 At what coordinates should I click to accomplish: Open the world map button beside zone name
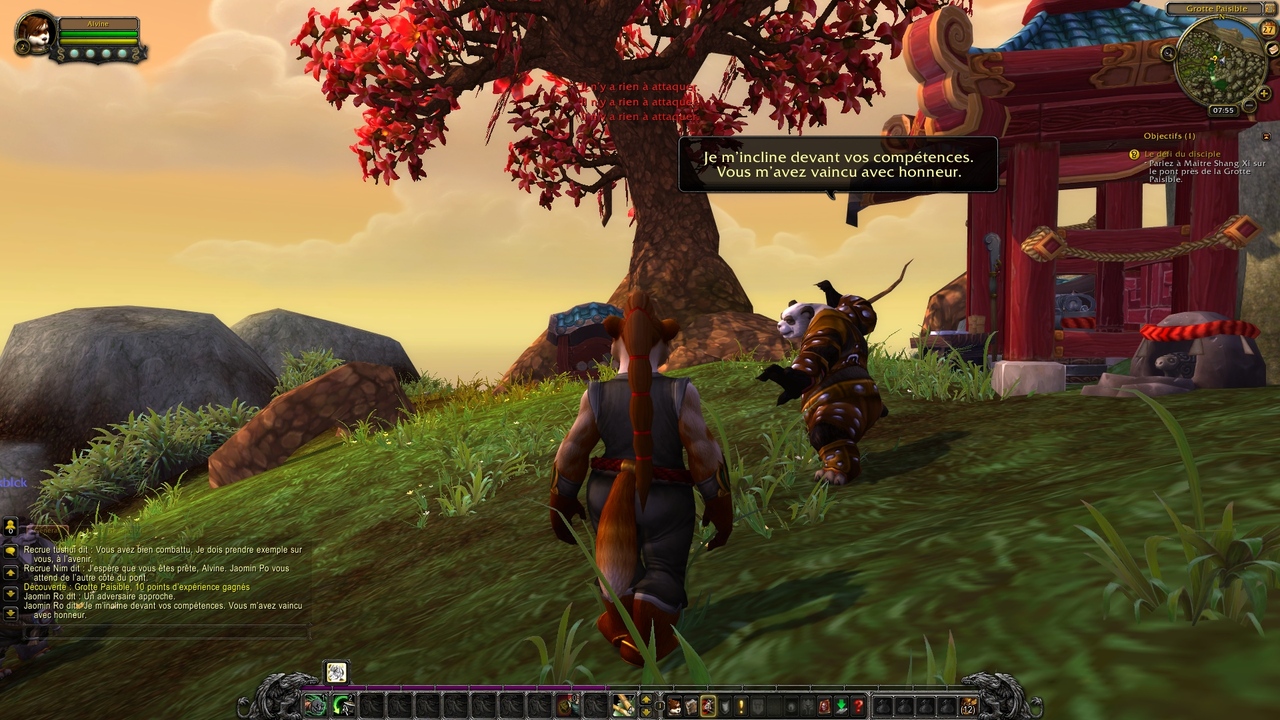(1271, 9)
